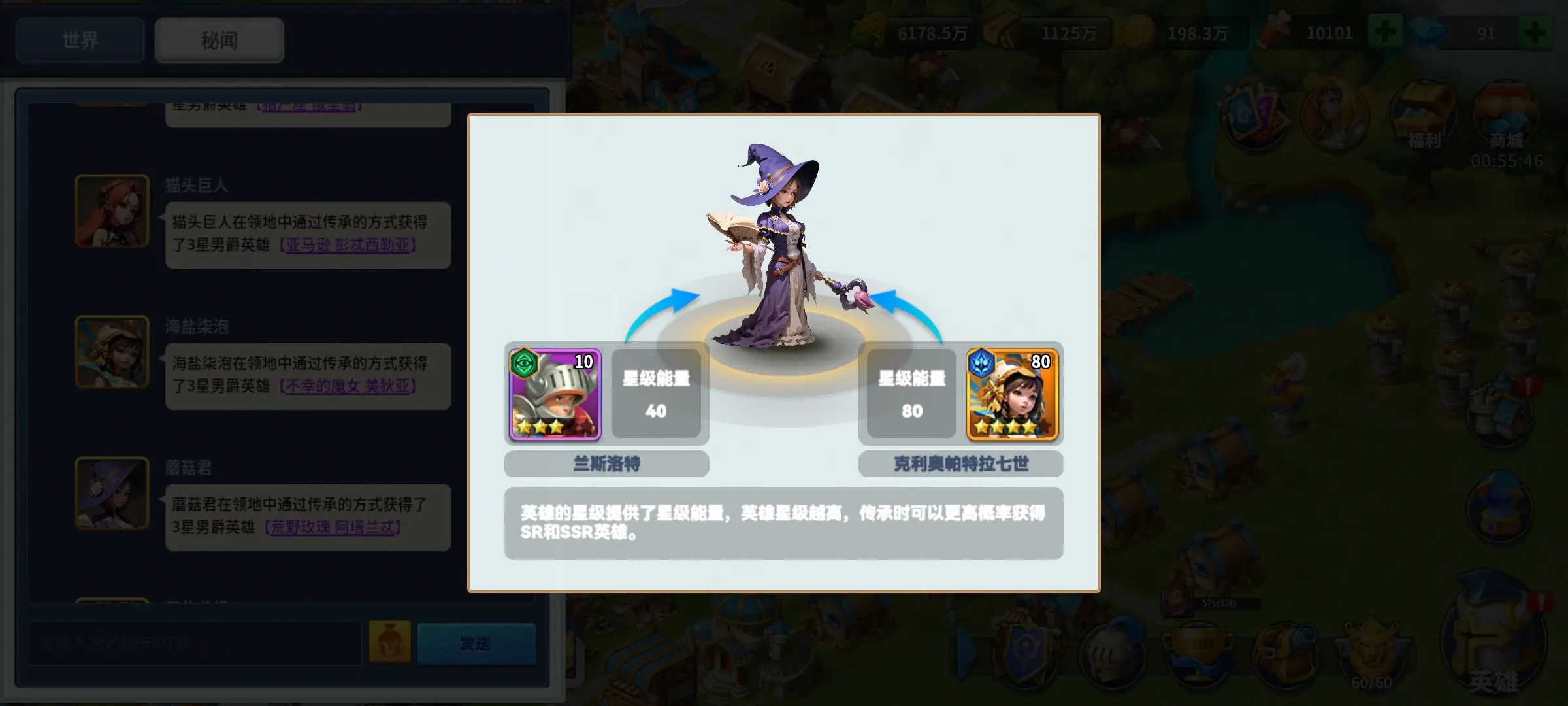Viewport: 1568px width, 706px height.
Task: Select the 克利奥帕特拉七世 hero card
Action: coord(1011,394)
